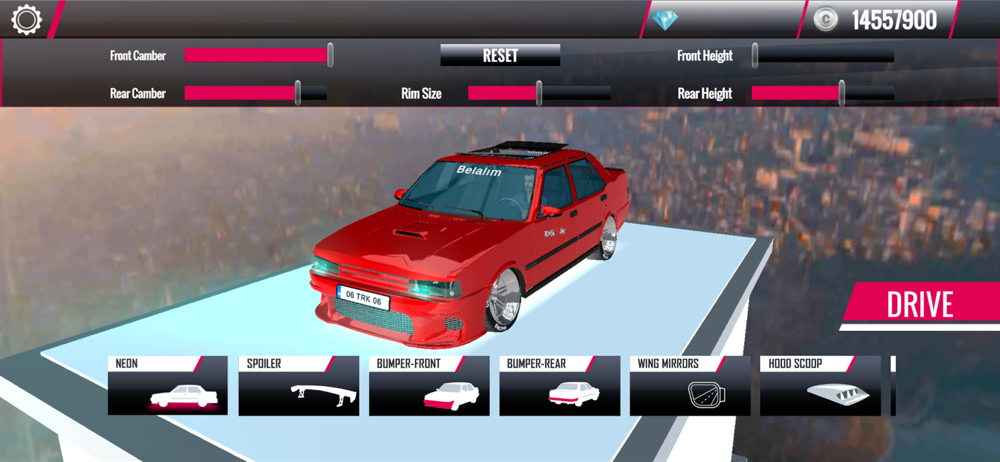This screenshot has width=1000, height=462.
Task: Choose the Hood Scoop category
Action: click(x=820, y=386)
